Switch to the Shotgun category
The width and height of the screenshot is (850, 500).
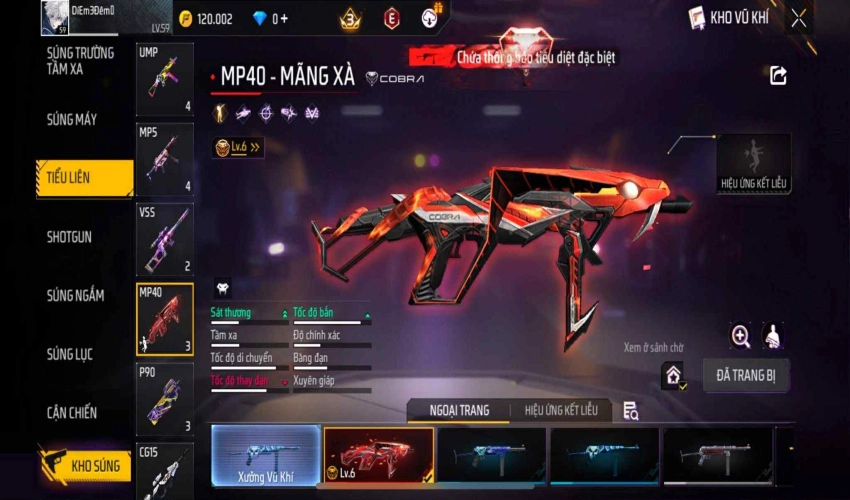[70, 237]
